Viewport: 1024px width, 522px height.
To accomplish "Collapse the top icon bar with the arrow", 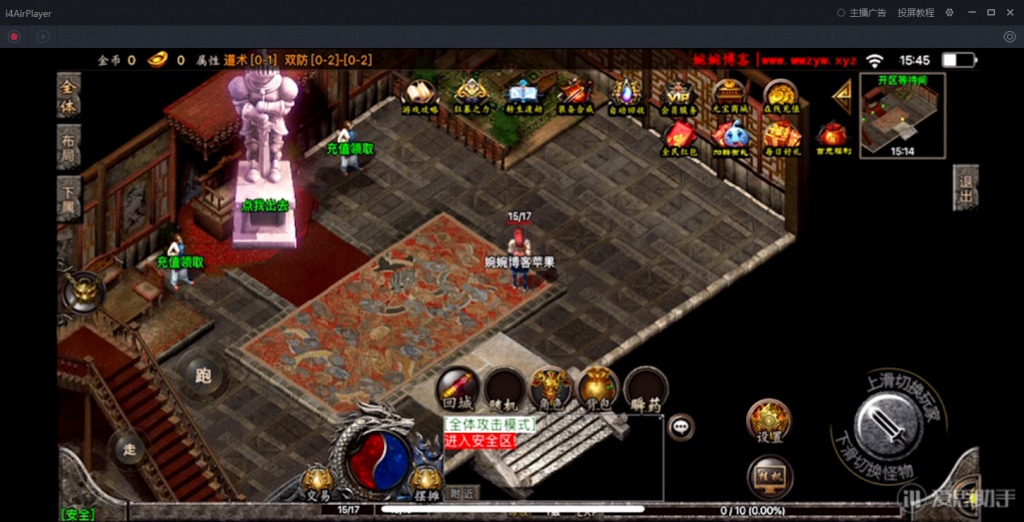I will tap(842, 95).
